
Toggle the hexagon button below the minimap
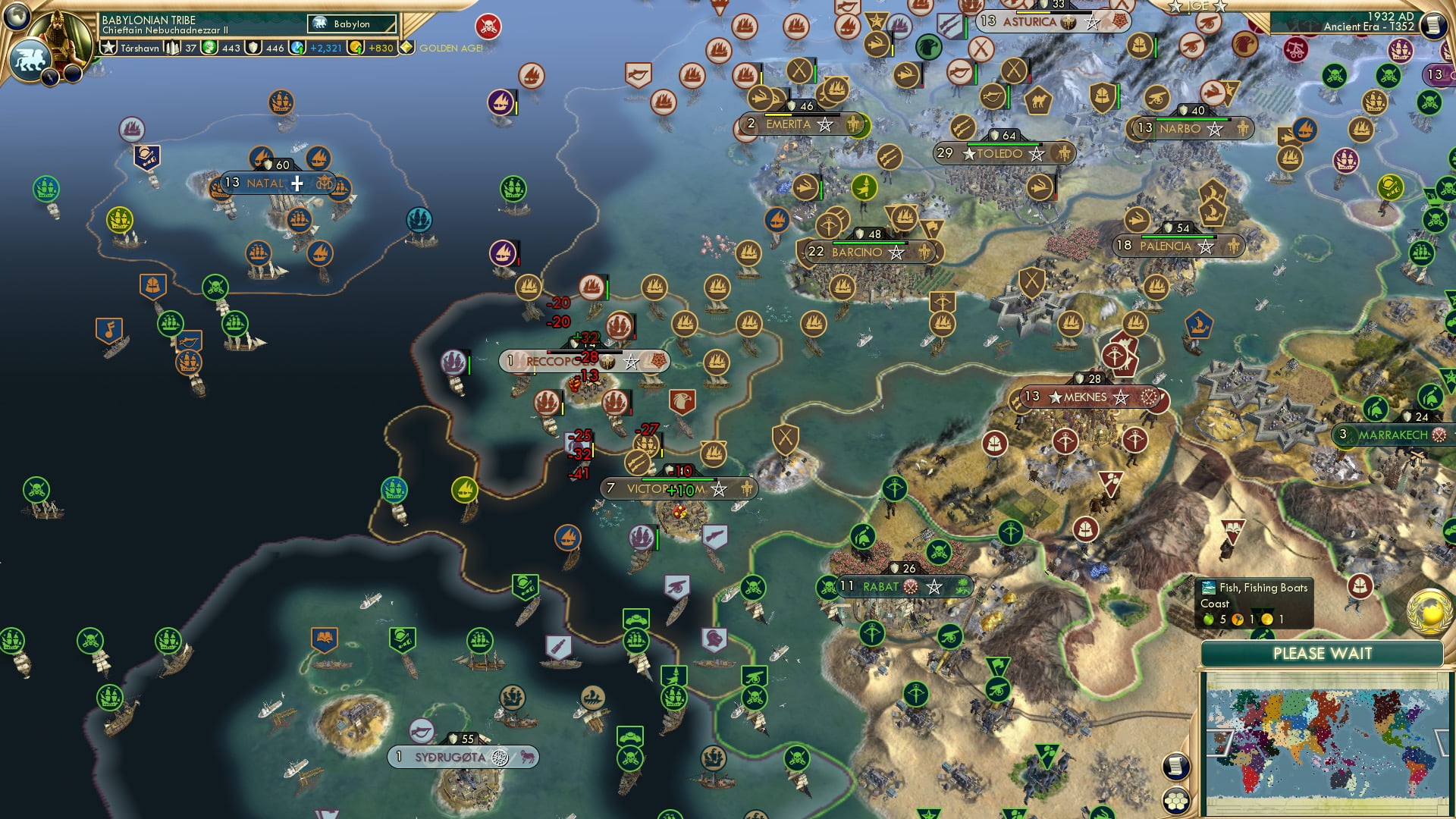coord(1176,803)
